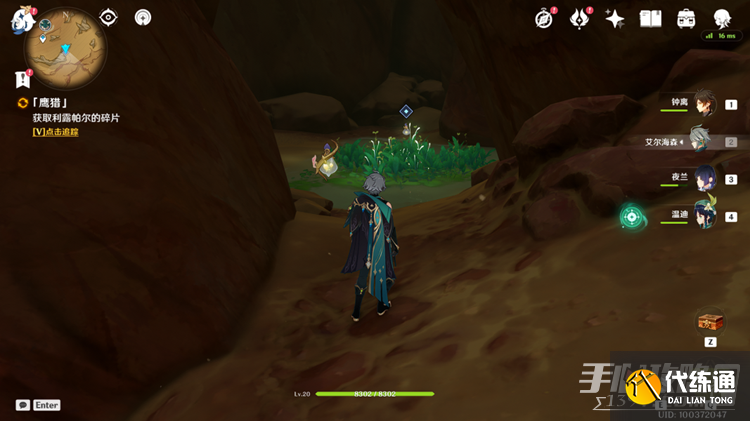Open the backpack inventory
Viewport: 750px width, 421px height.
[x=686, y=19]
